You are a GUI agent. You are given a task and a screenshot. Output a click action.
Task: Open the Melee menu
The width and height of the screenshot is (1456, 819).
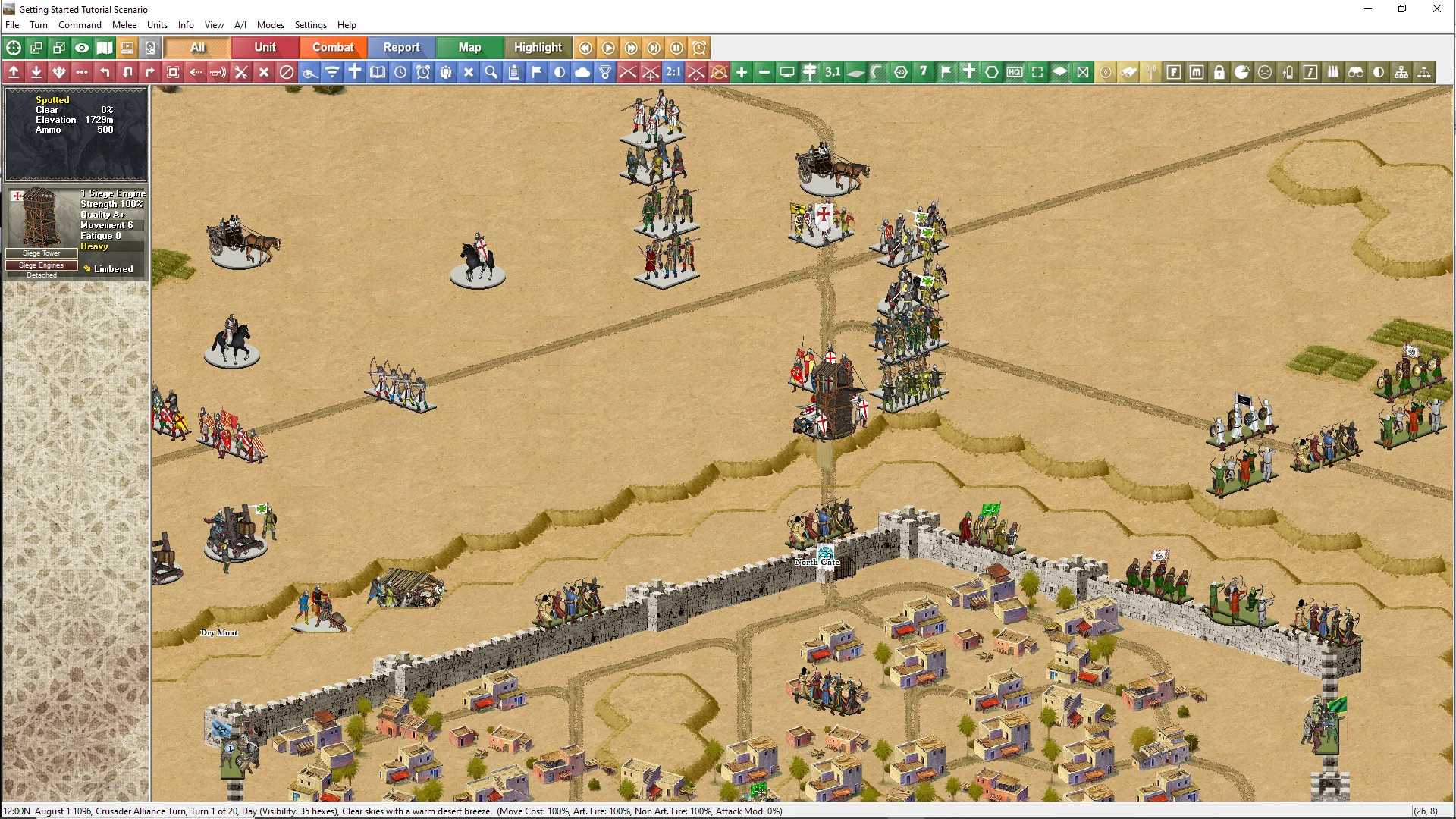124,25
